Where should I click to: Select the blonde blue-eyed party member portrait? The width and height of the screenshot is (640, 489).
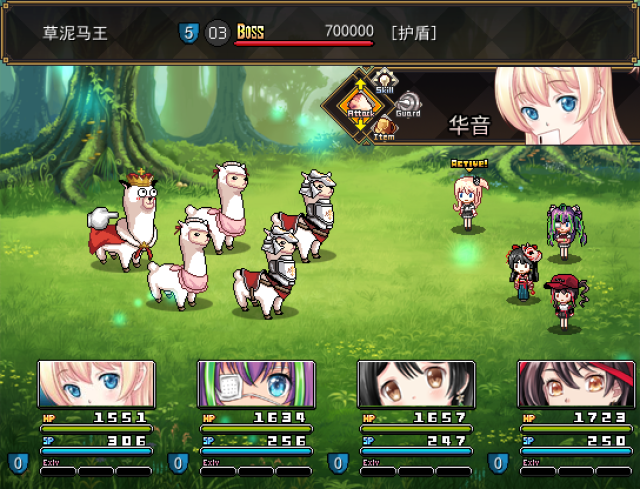[x=97, y=385]
